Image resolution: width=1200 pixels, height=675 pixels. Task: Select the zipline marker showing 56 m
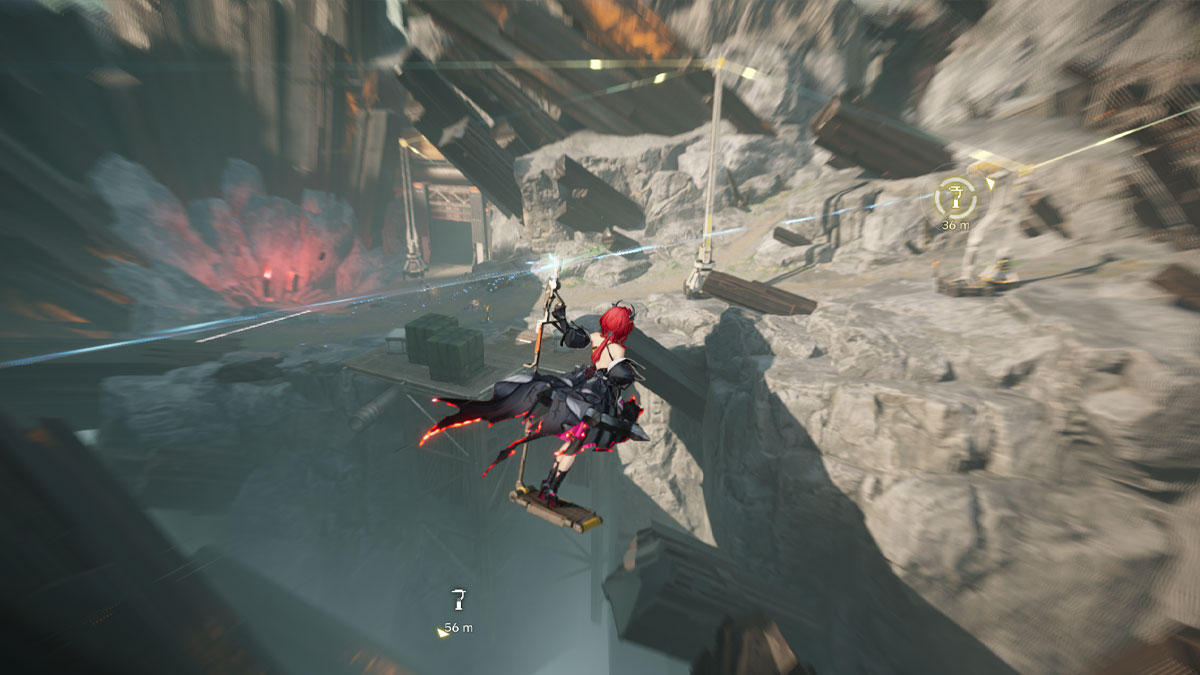(457, 601)
